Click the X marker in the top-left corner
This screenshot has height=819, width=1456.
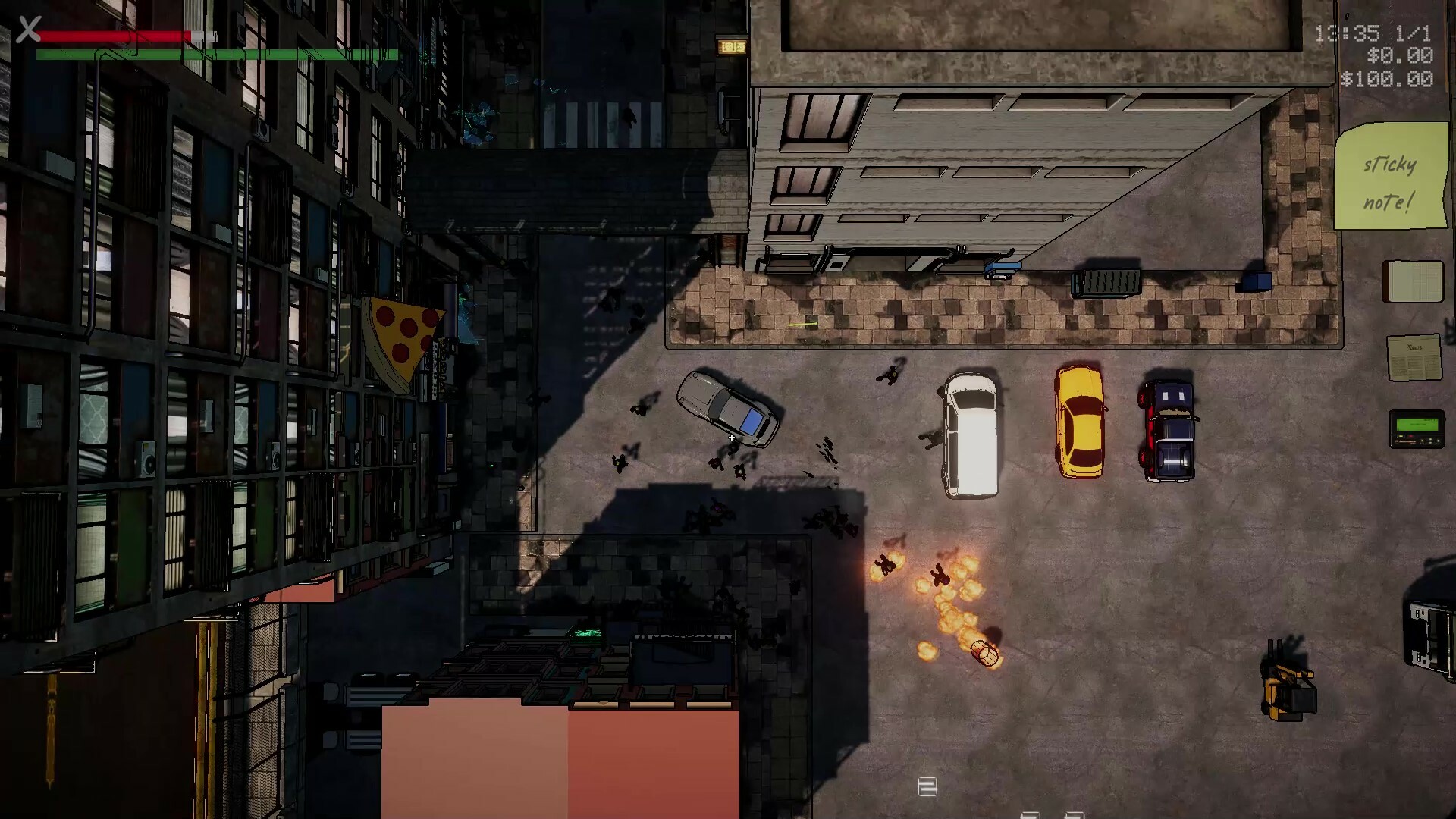click(x=27, y=30)
